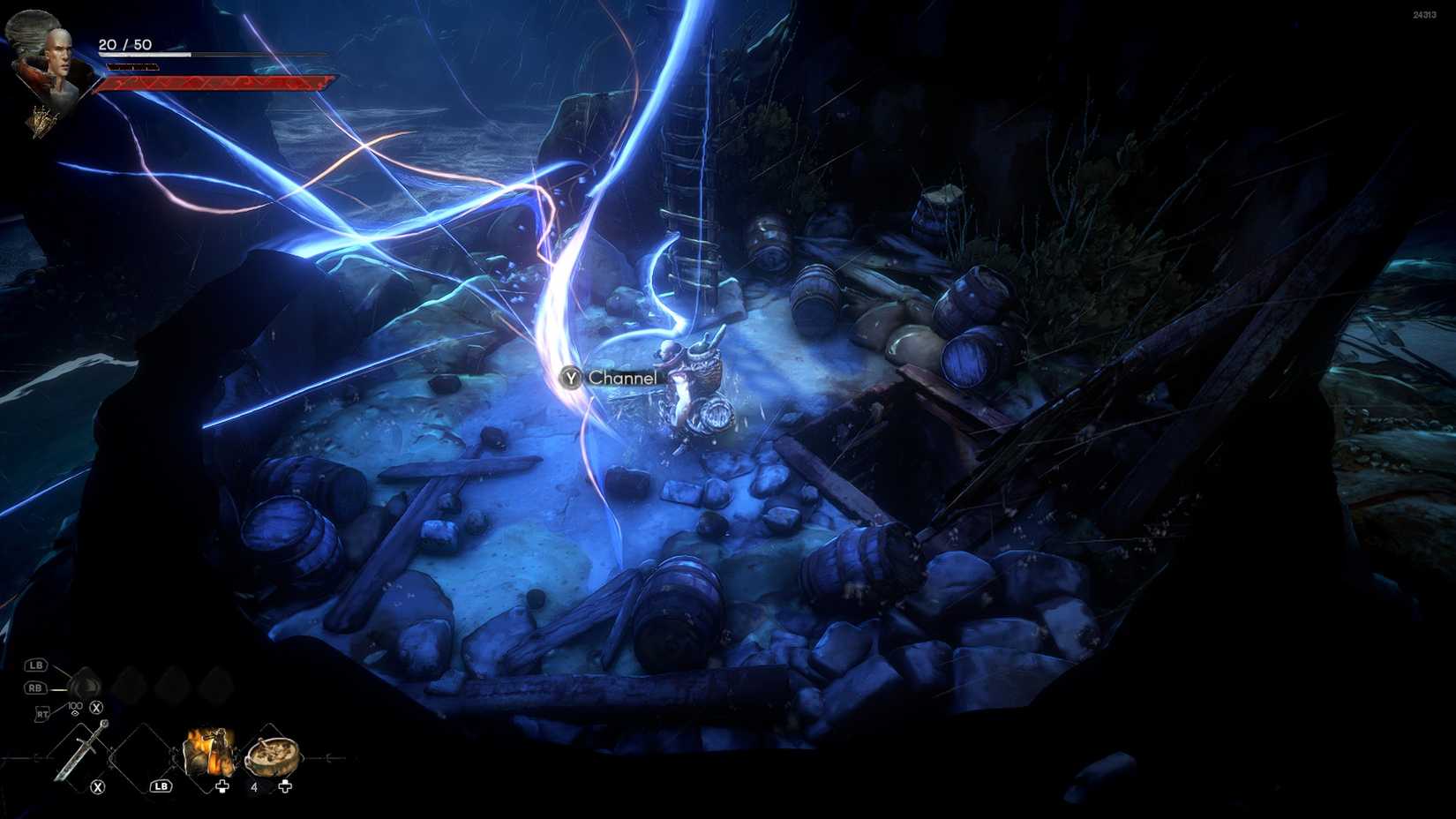Image resolution: width=1456 pixels, height=819 pixels.
Task: Click the 20 / 50 resource counter
Action: point(124,44)
